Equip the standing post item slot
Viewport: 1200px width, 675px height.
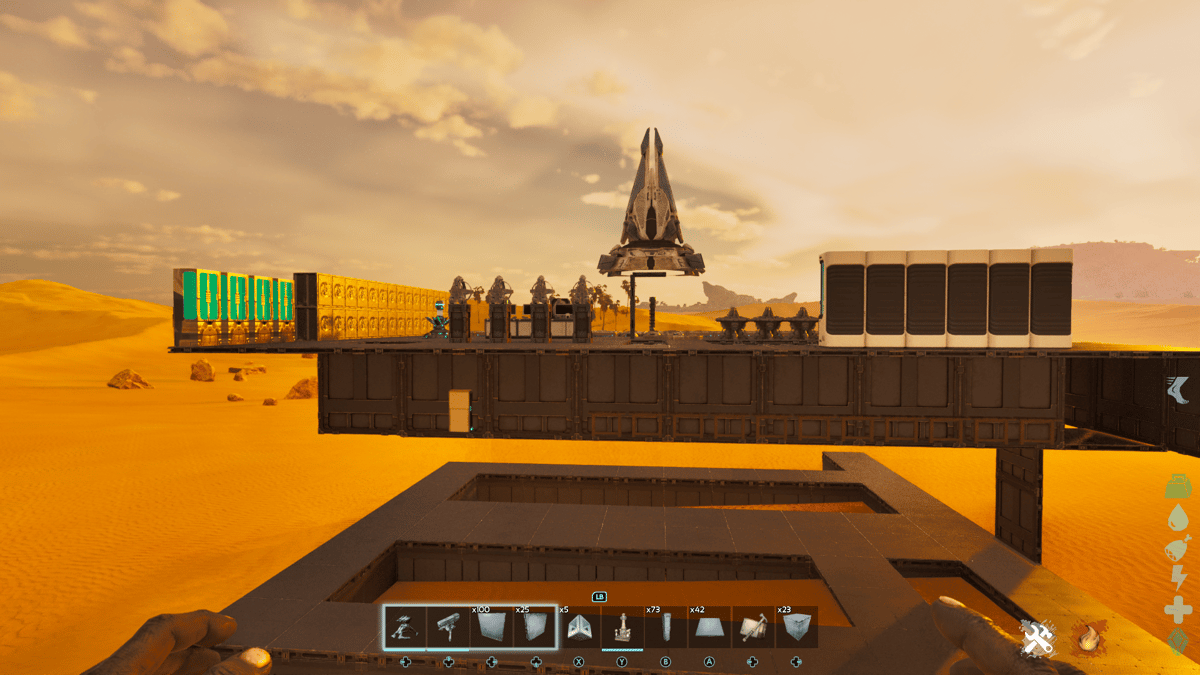pyautogui.click(x=622, y=627)
